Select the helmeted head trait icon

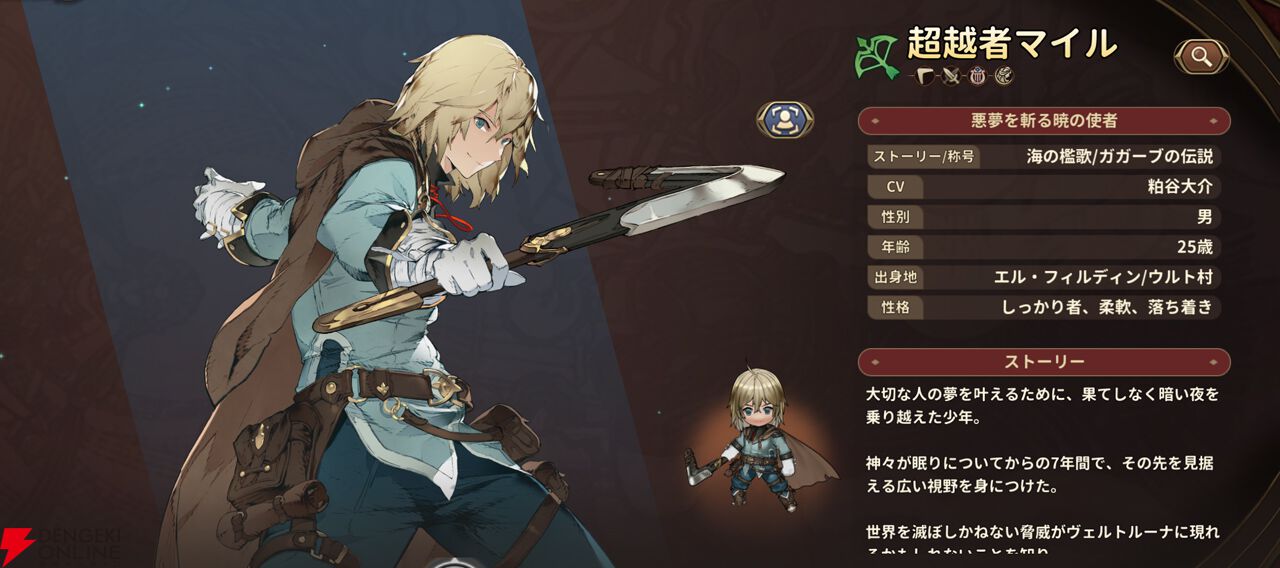tap(1004, 76)
